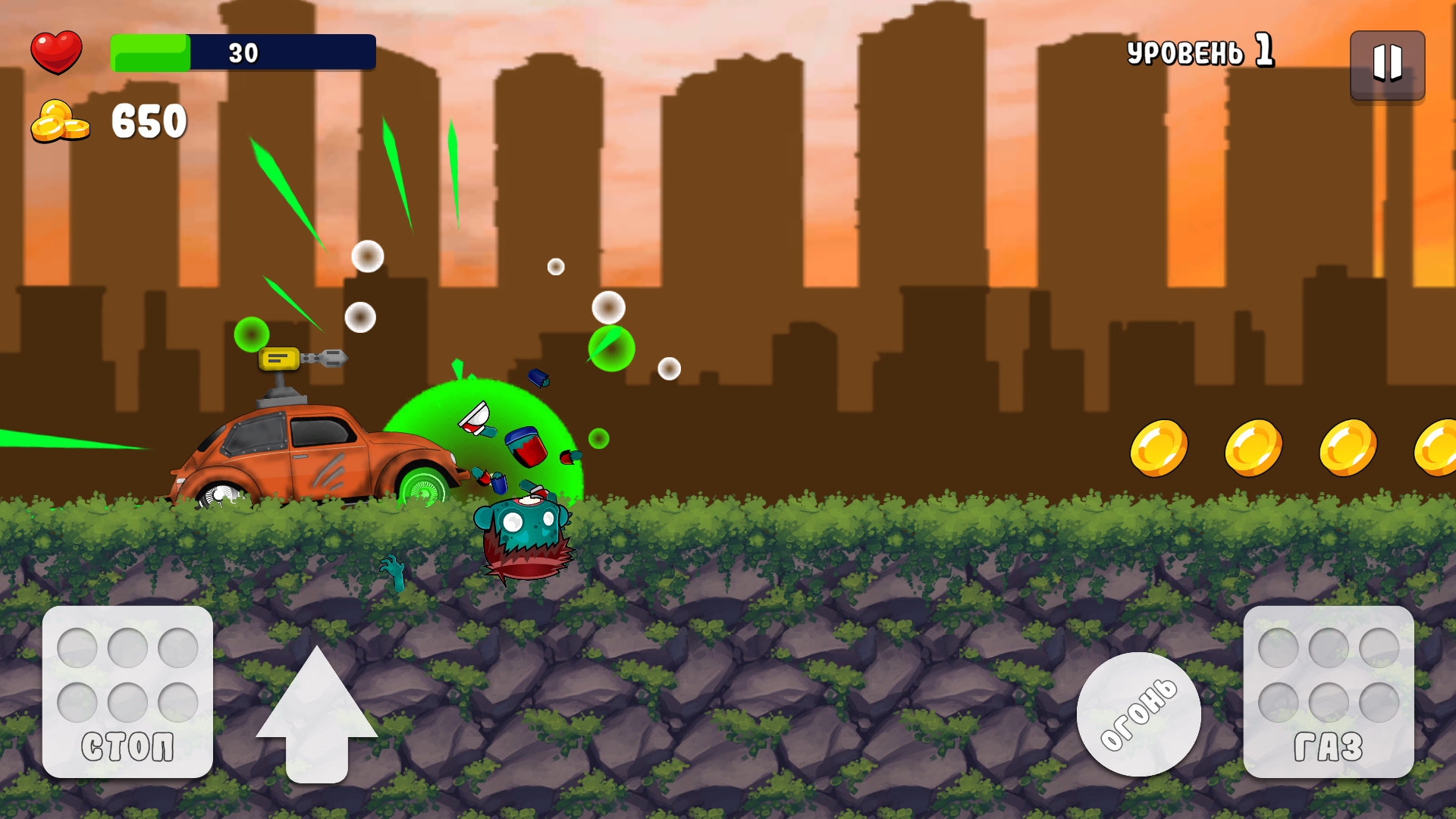
Task: Tap the number 30 on the health bar
Action: (243, 53)
